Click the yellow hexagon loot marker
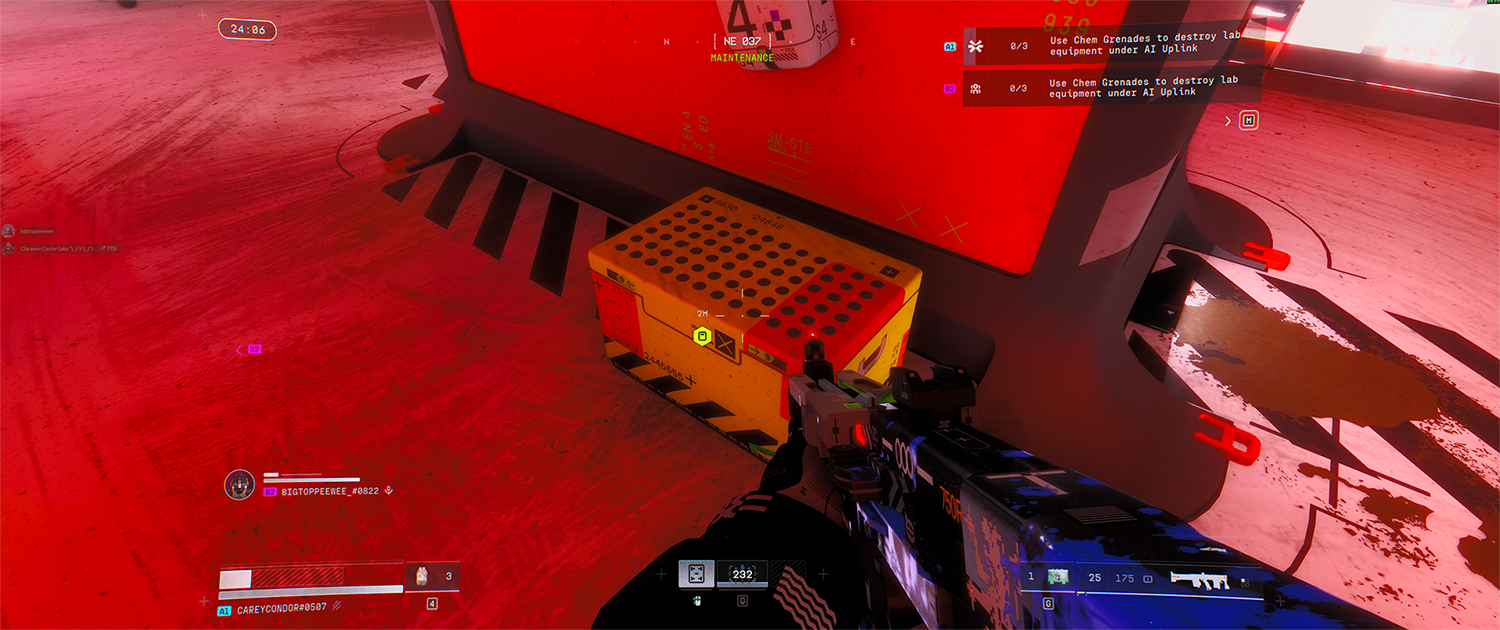Screen dimensions: 1500x630 [703, 337]
